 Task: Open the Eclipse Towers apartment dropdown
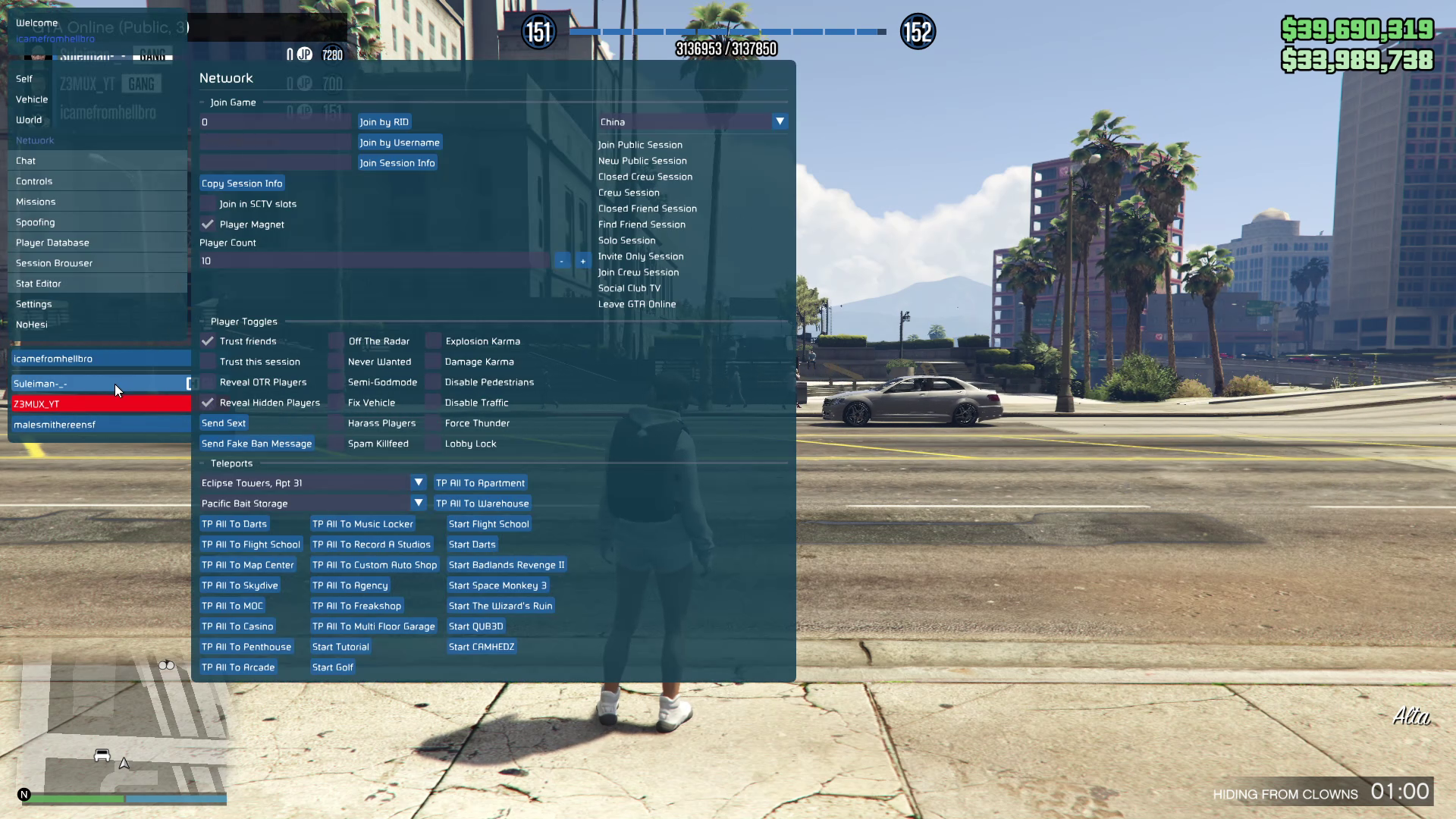pyautogui.click(x=418, y=482)
